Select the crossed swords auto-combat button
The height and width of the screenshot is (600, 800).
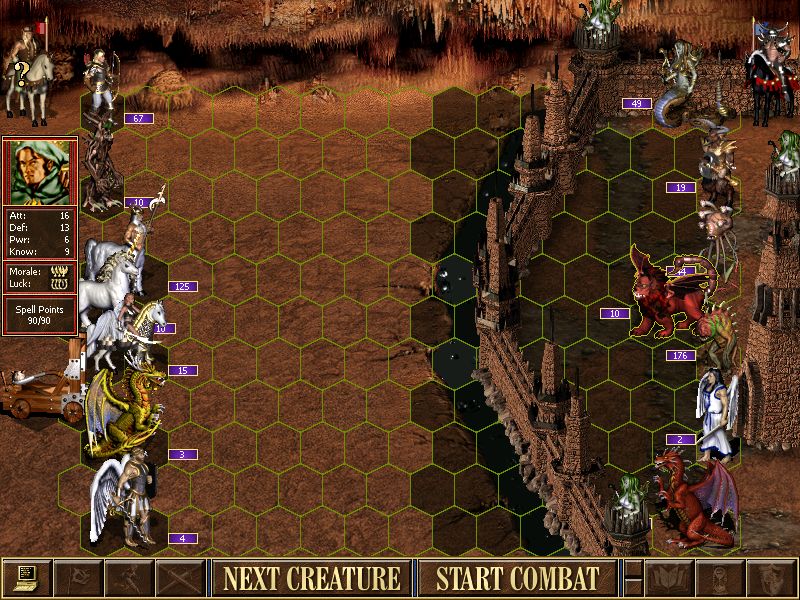pyautogui.click(x=181, y=578)
